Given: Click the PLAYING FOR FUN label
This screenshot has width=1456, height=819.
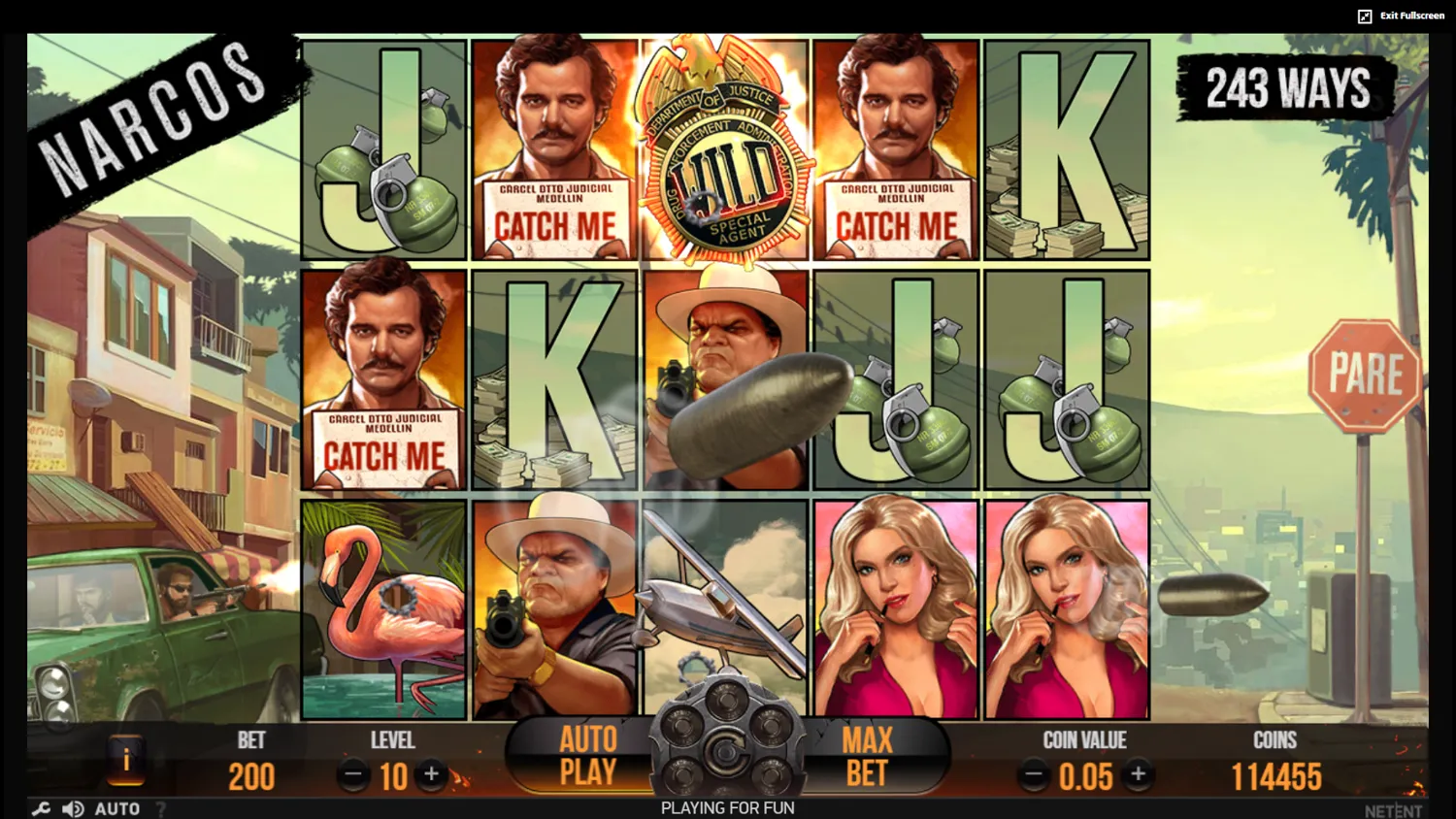Looking at the screenshot, I should [x=726, y=808].
